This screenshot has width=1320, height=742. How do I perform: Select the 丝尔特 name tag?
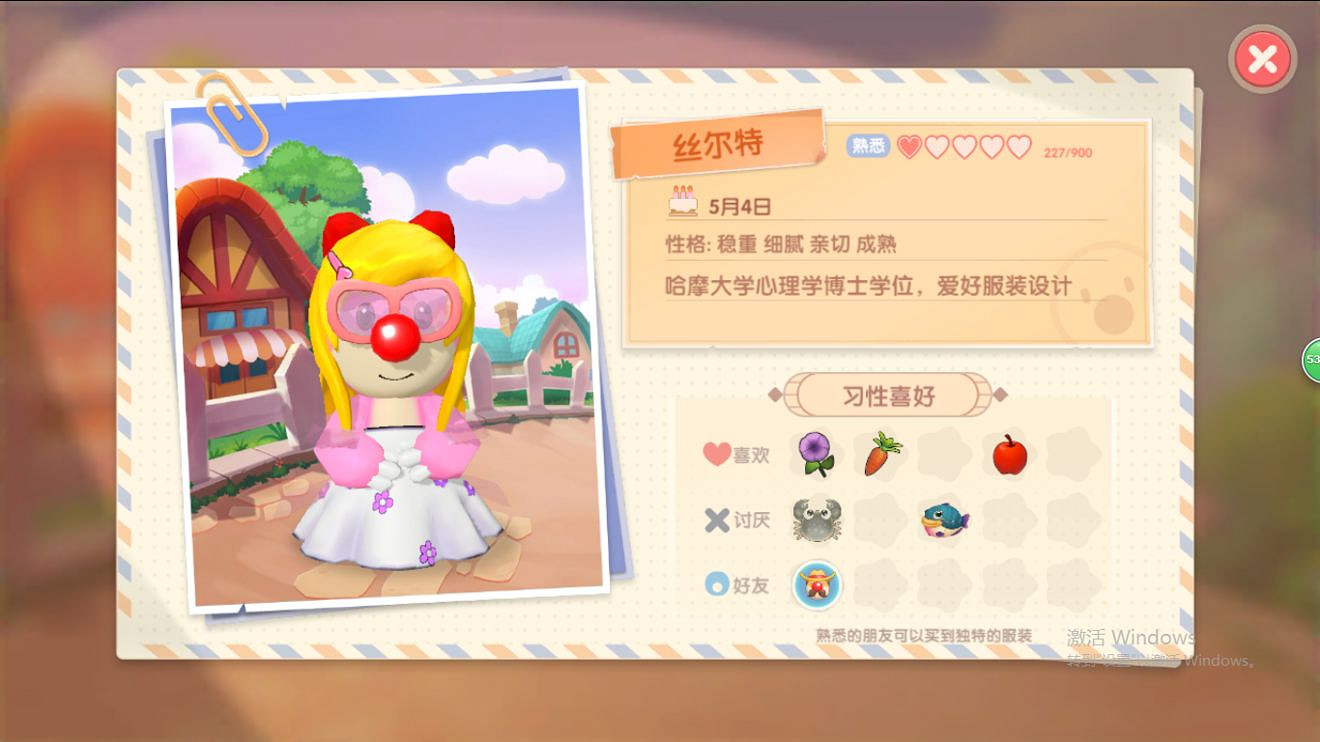pos(719,143)
